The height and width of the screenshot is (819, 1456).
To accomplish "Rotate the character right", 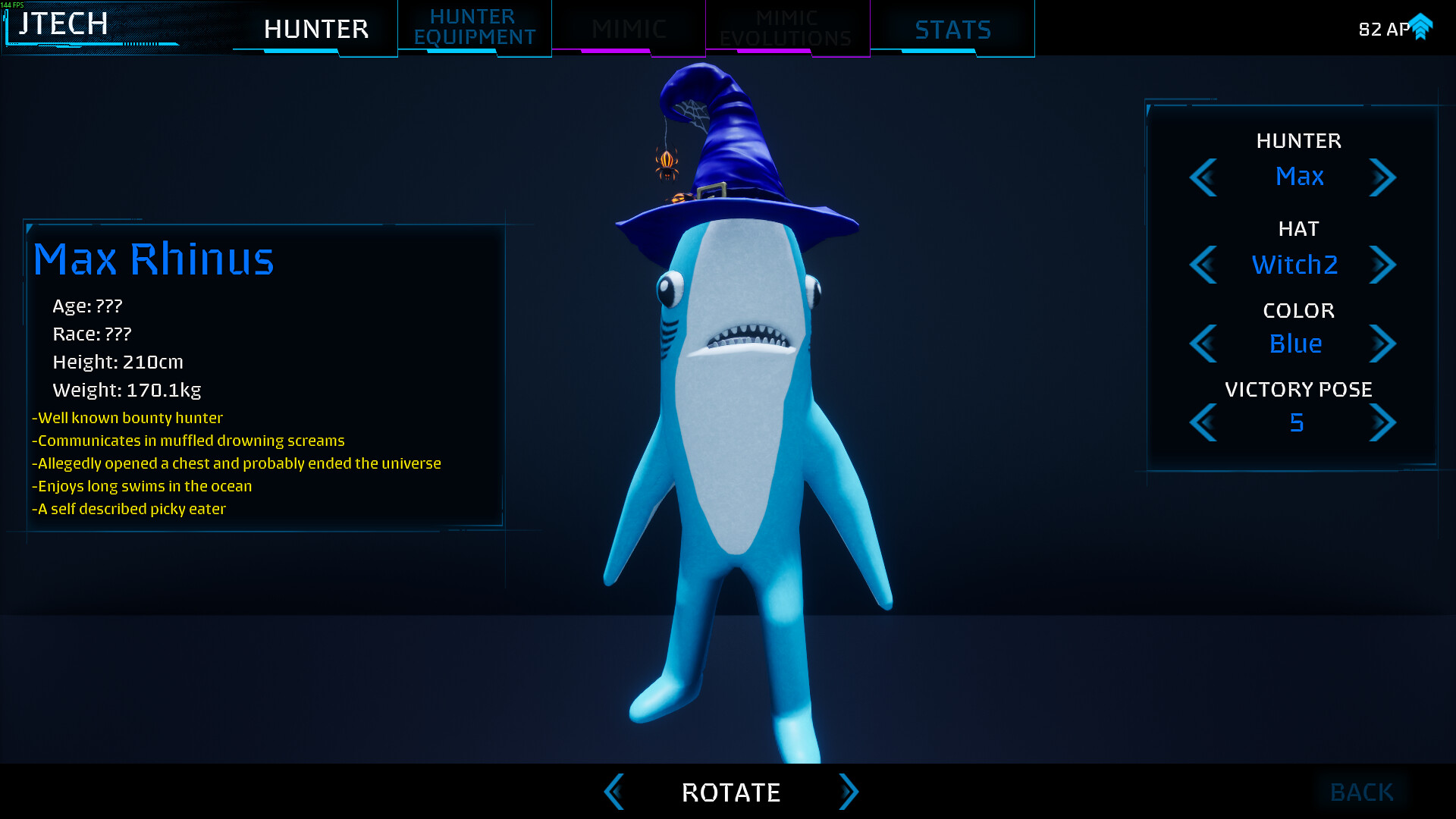I will click(x=848, y=792).
